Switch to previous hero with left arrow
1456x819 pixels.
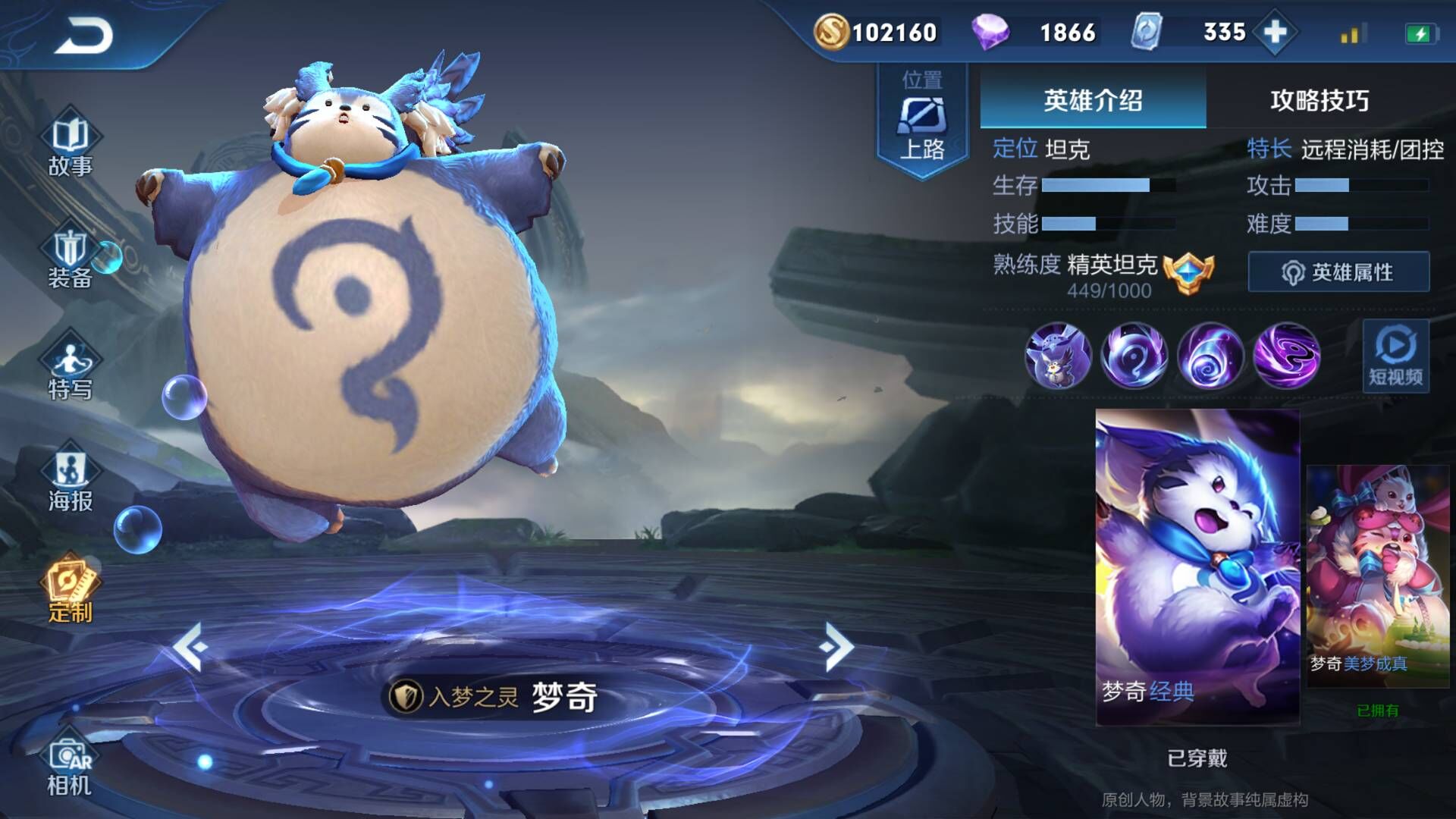click(190, 647)
